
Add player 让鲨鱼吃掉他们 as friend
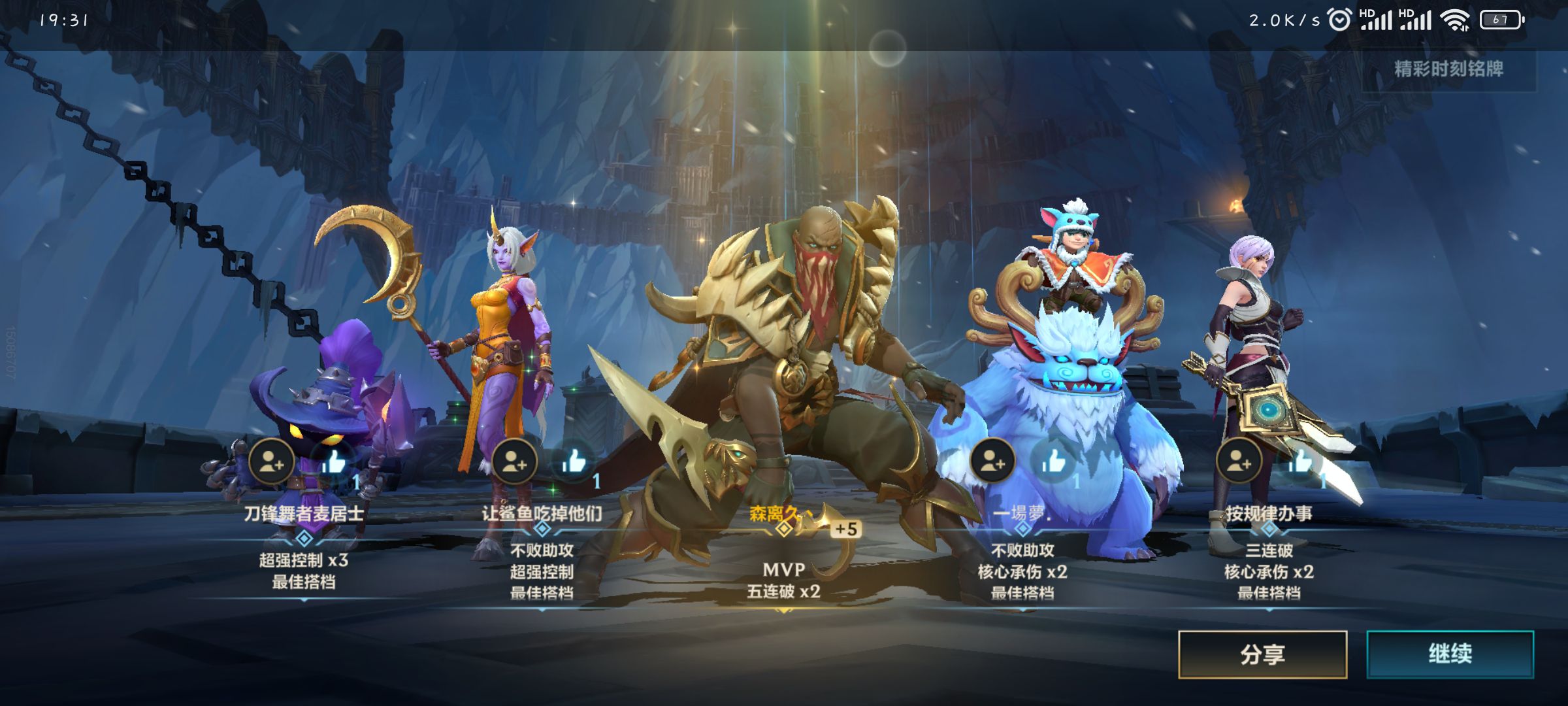[514, 462]
